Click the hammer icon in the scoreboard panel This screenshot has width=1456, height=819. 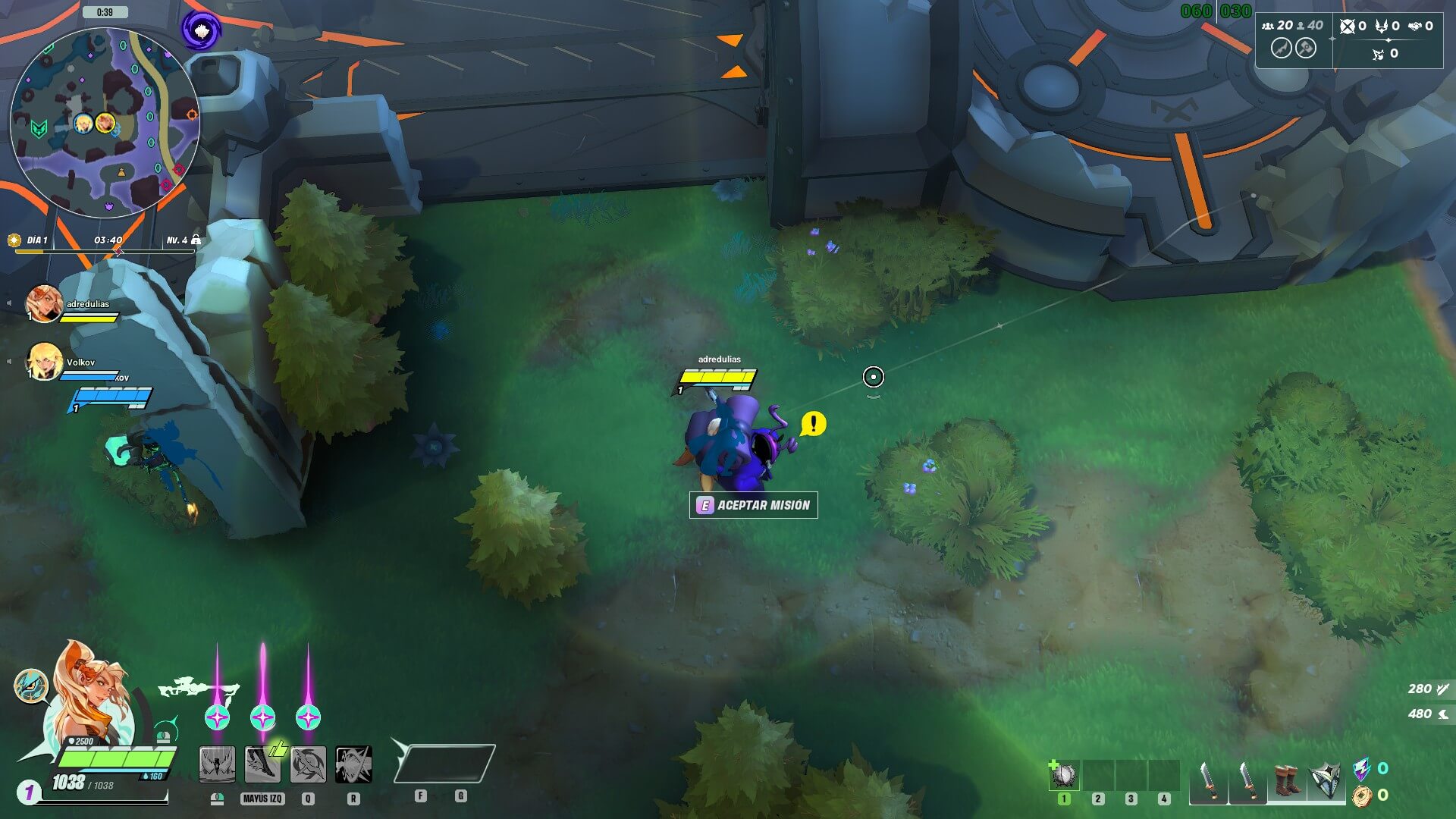tap(1305, 49)
